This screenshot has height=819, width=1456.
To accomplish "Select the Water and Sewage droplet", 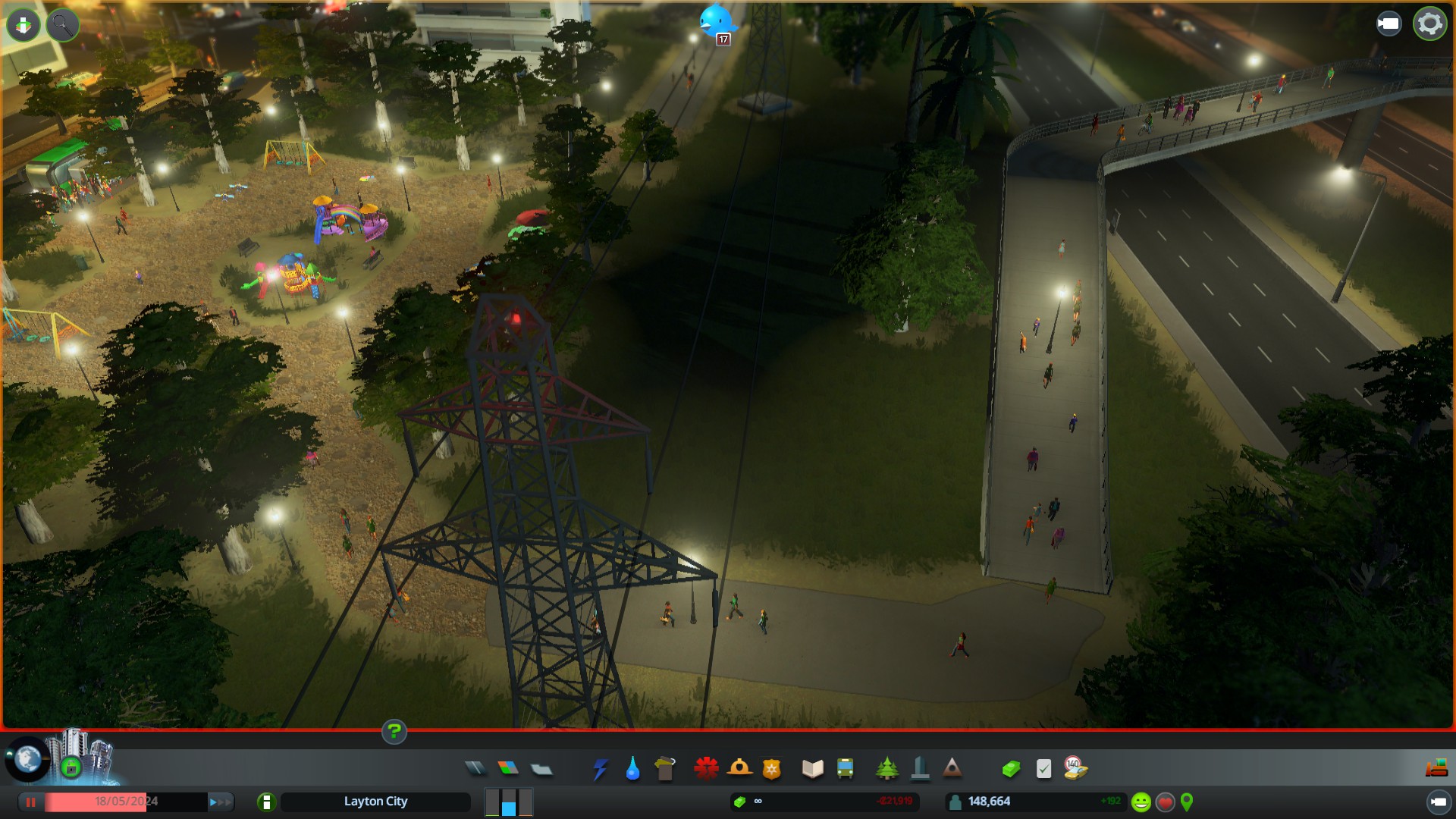I will [x=632, y=769].
